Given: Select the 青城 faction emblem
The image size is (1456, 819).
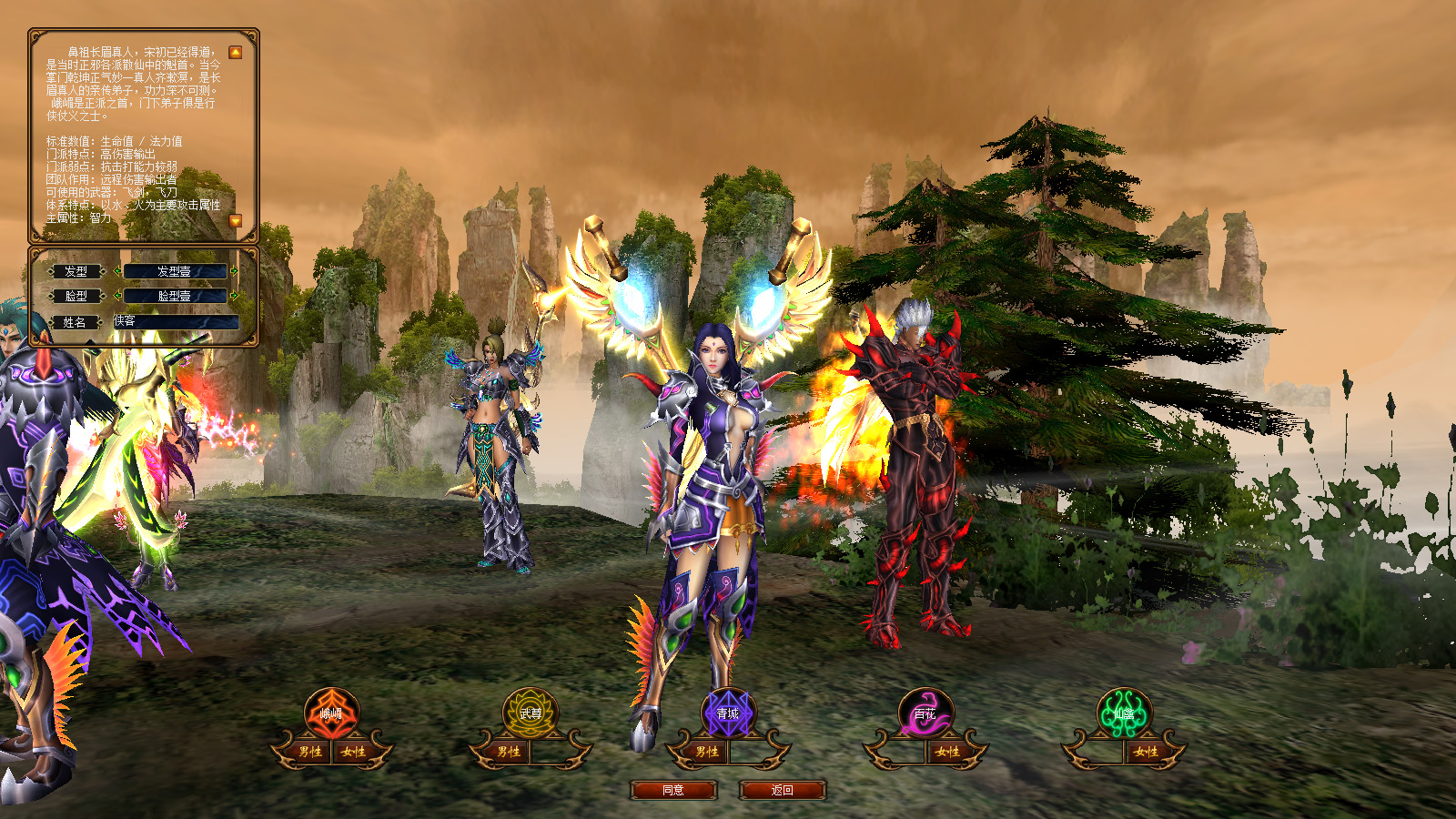Looking at the screenshot, I should (x=728, y=713).
